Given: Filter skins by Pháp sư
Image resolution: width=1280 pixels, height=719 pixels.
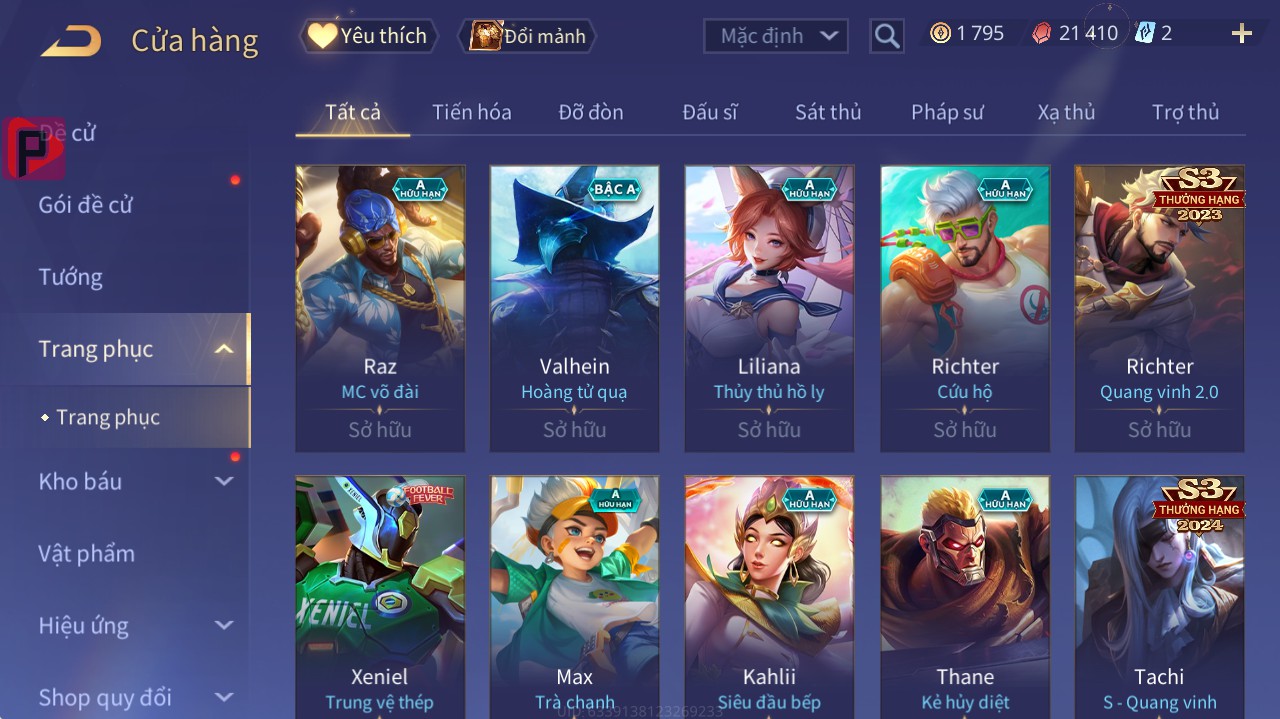Looking at the screenshot, I should pos(947,112).
